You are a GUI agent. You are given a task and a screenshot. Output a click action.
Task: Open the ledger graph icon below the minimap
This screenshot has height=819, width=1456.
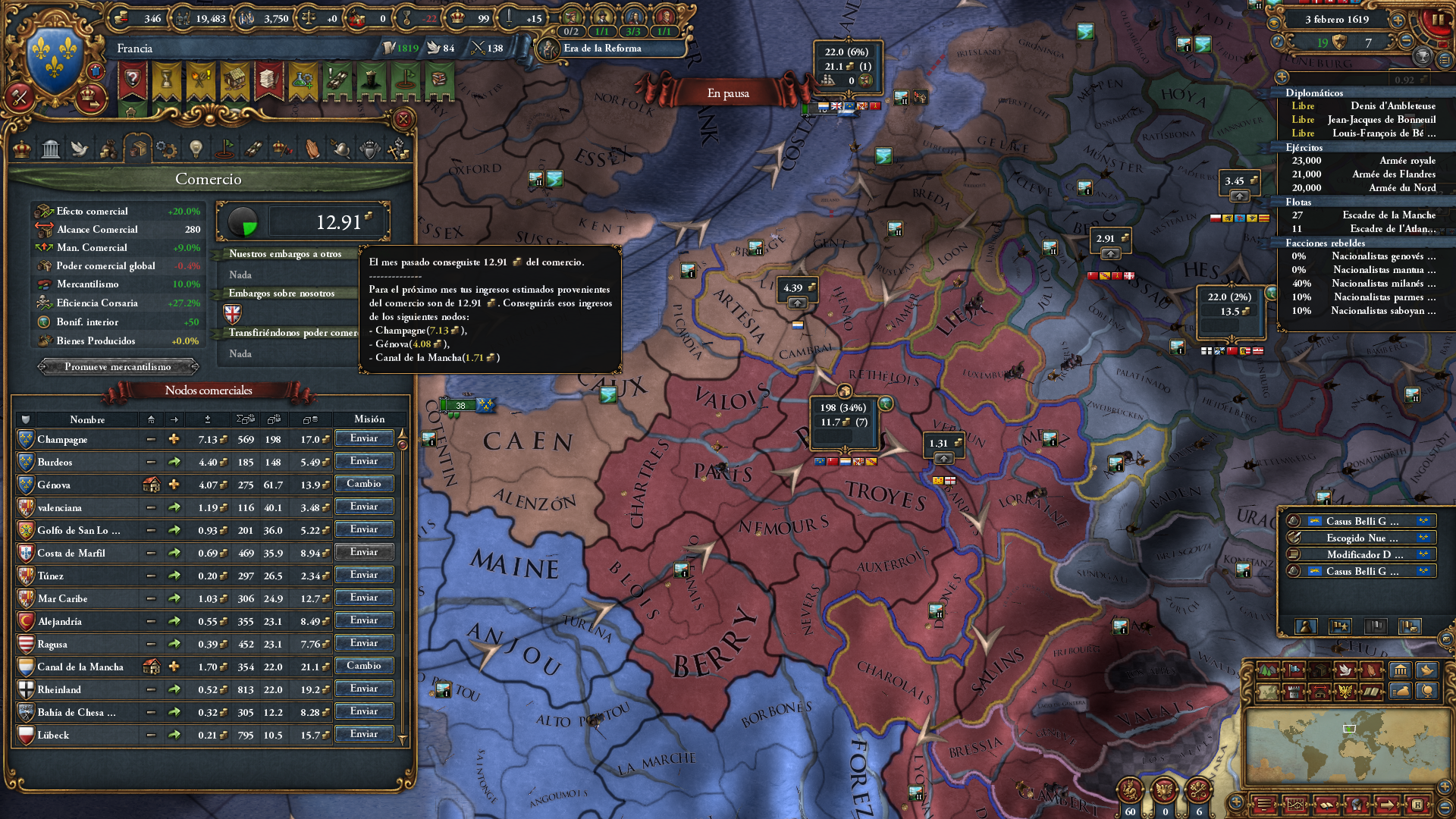[x=1295, y=805]
